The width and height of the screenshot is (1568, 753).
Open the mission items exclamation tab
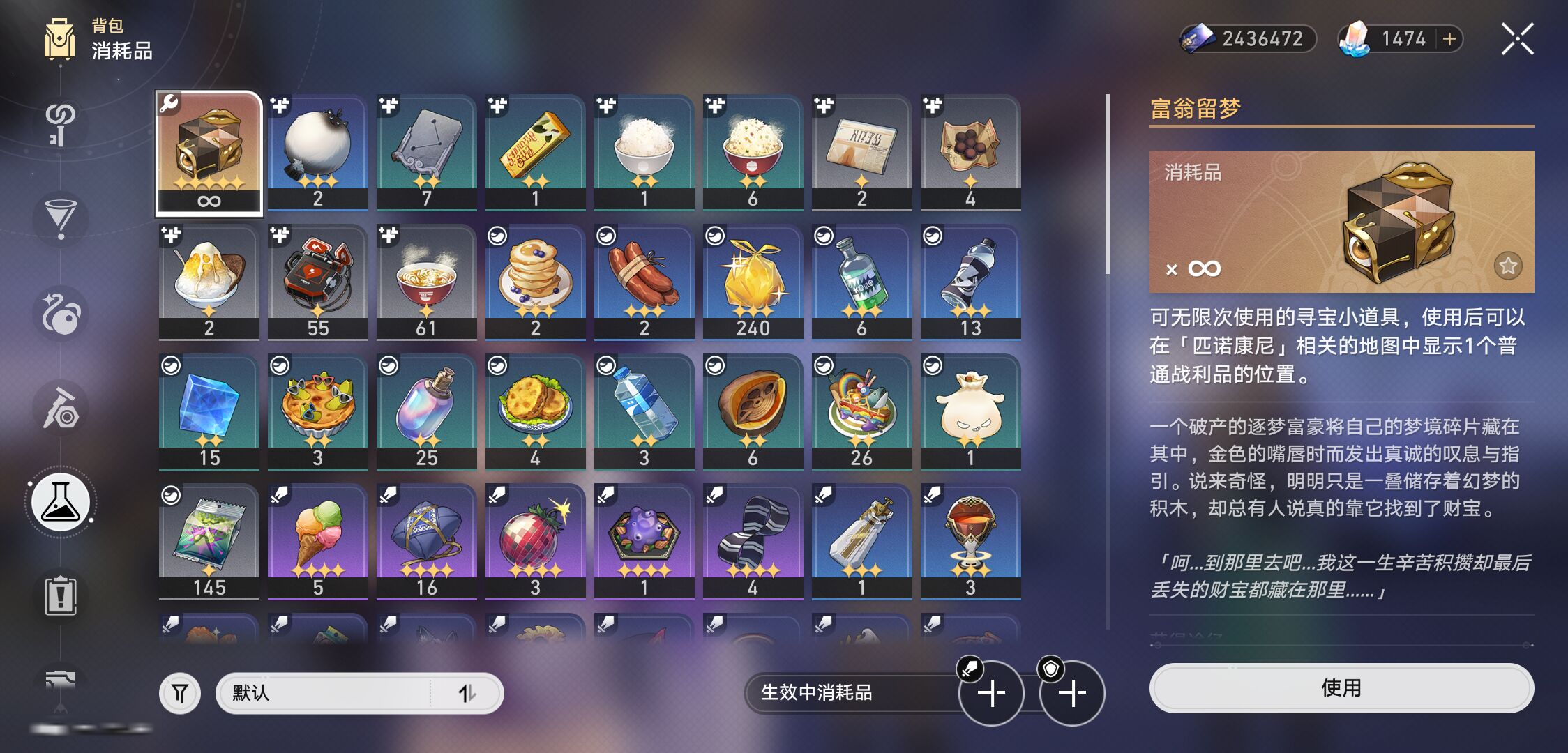point(61,597)
